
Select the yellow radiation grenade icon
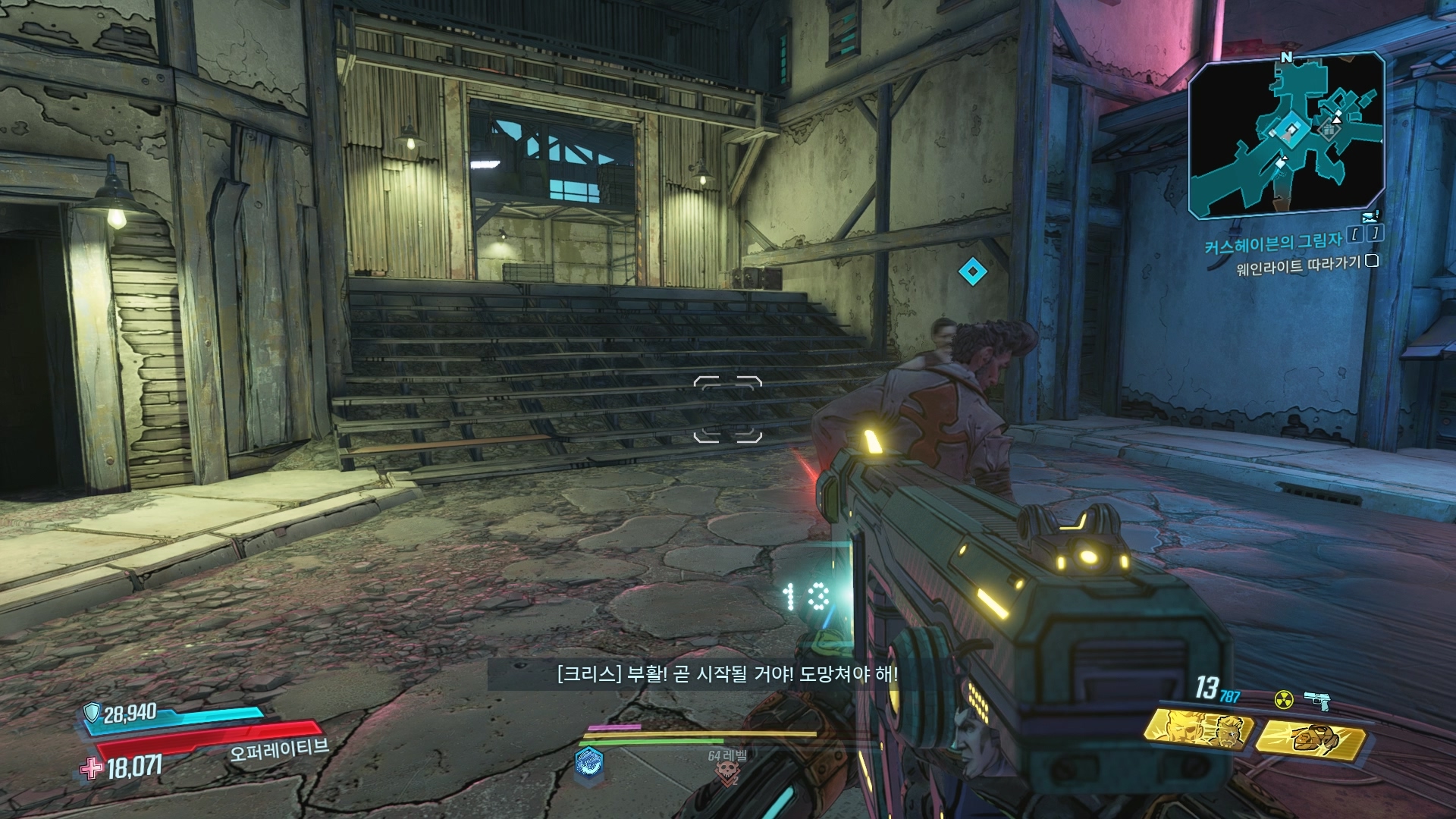(x=1284, y=699)
